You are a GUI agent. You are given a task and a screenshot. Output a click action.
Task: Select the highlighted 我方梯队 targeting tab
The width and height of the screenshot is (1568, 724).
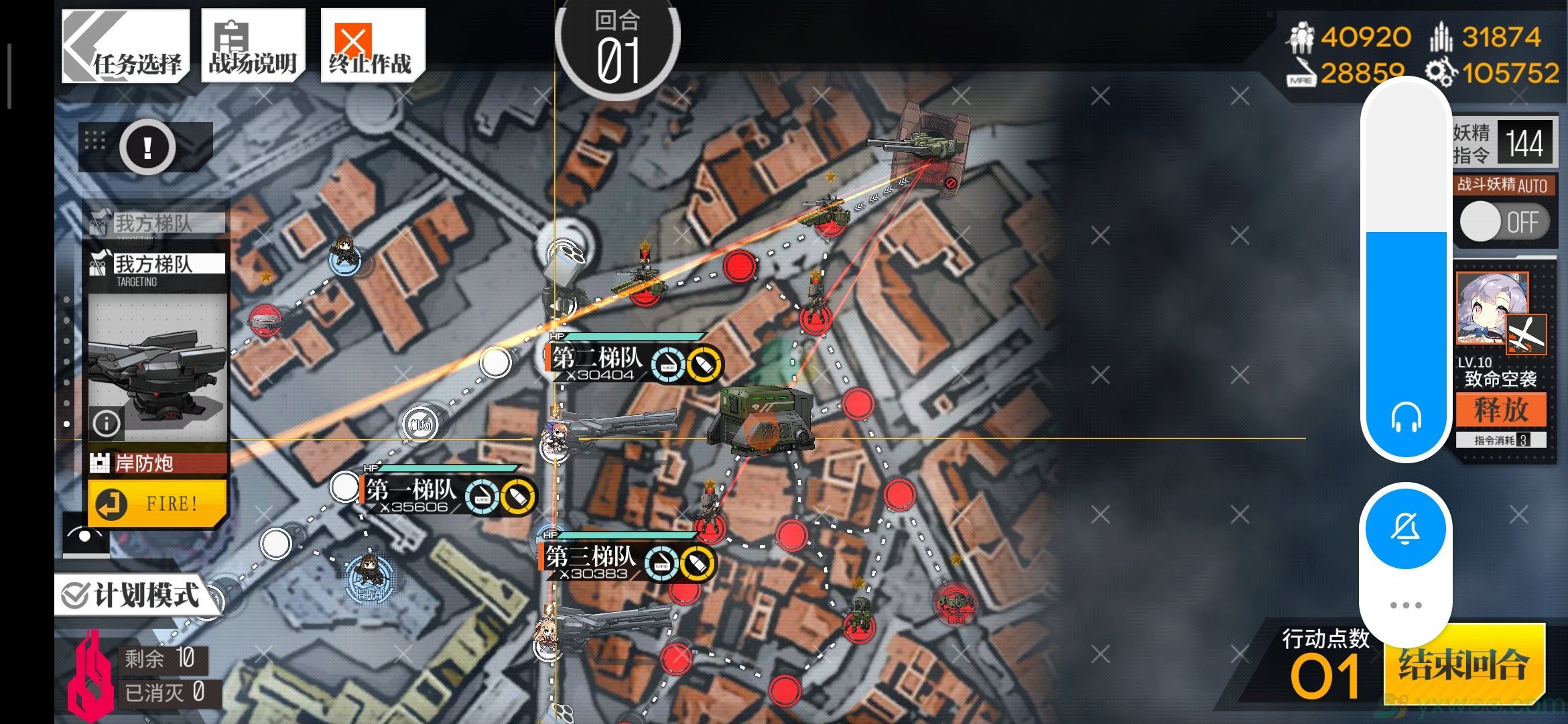(155, 264)
